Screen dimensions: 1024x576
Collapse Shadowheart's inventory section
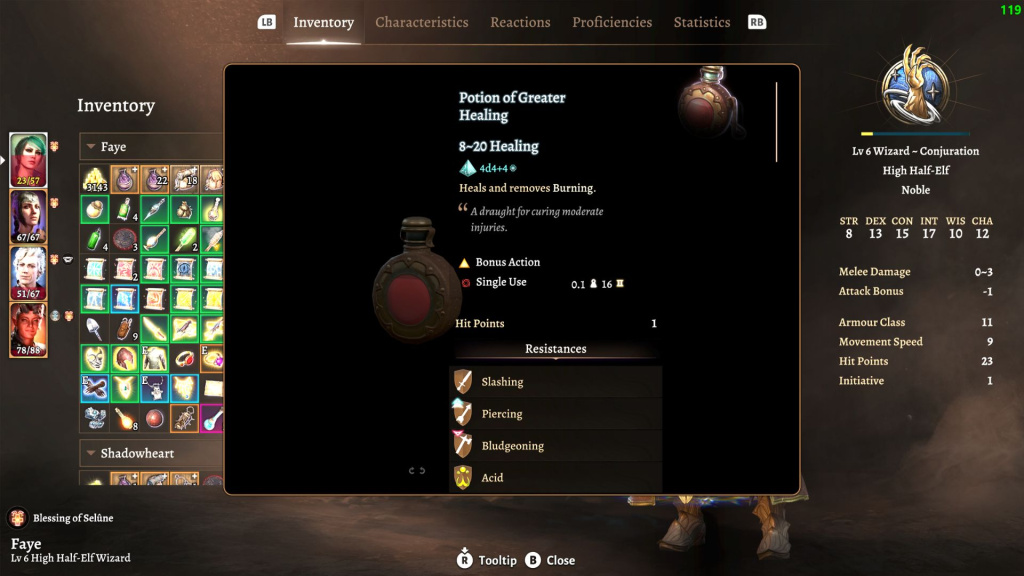coord(89,454)
